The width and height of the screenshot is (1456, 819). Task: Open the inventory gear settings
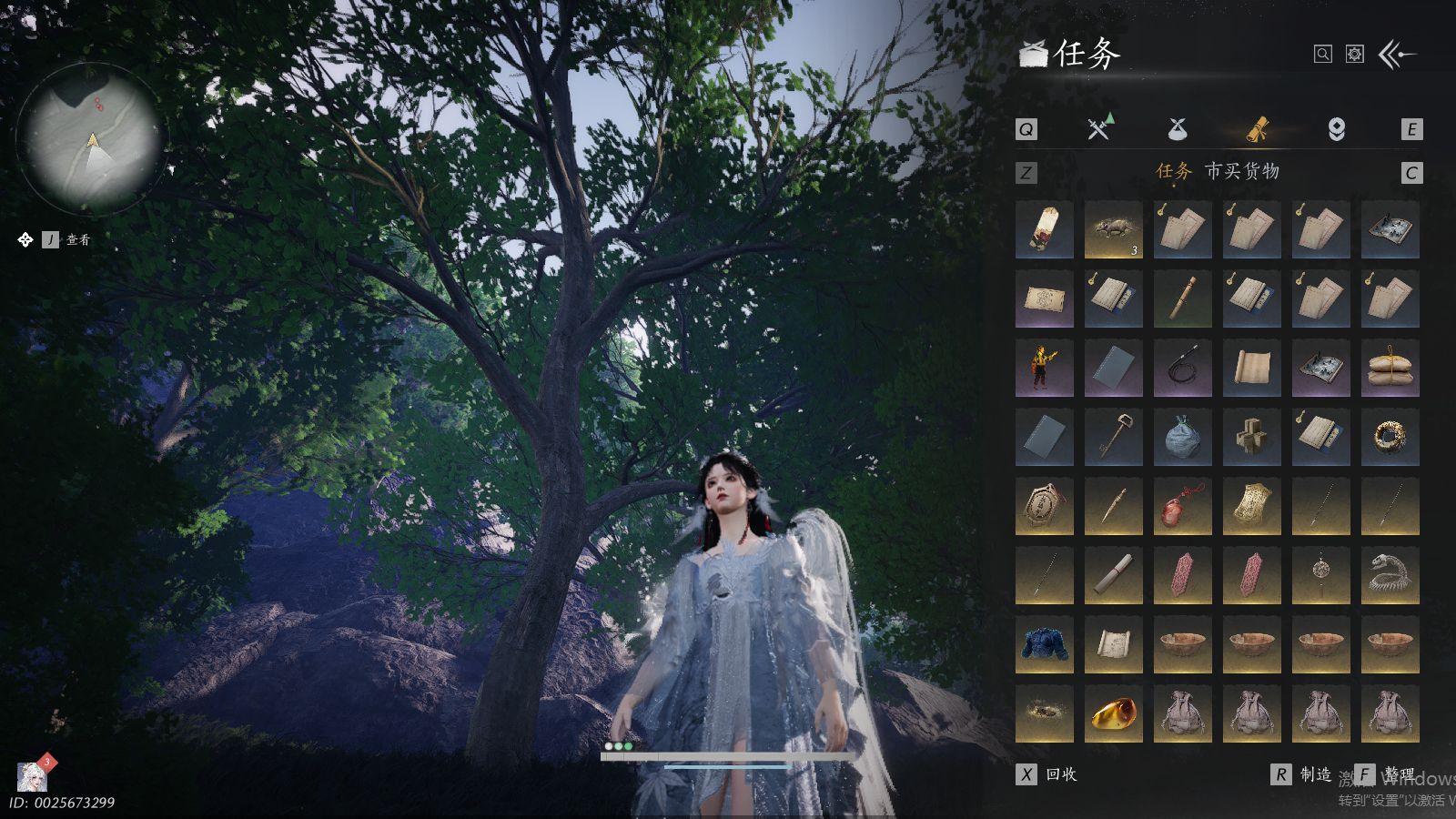(1355, 55)
